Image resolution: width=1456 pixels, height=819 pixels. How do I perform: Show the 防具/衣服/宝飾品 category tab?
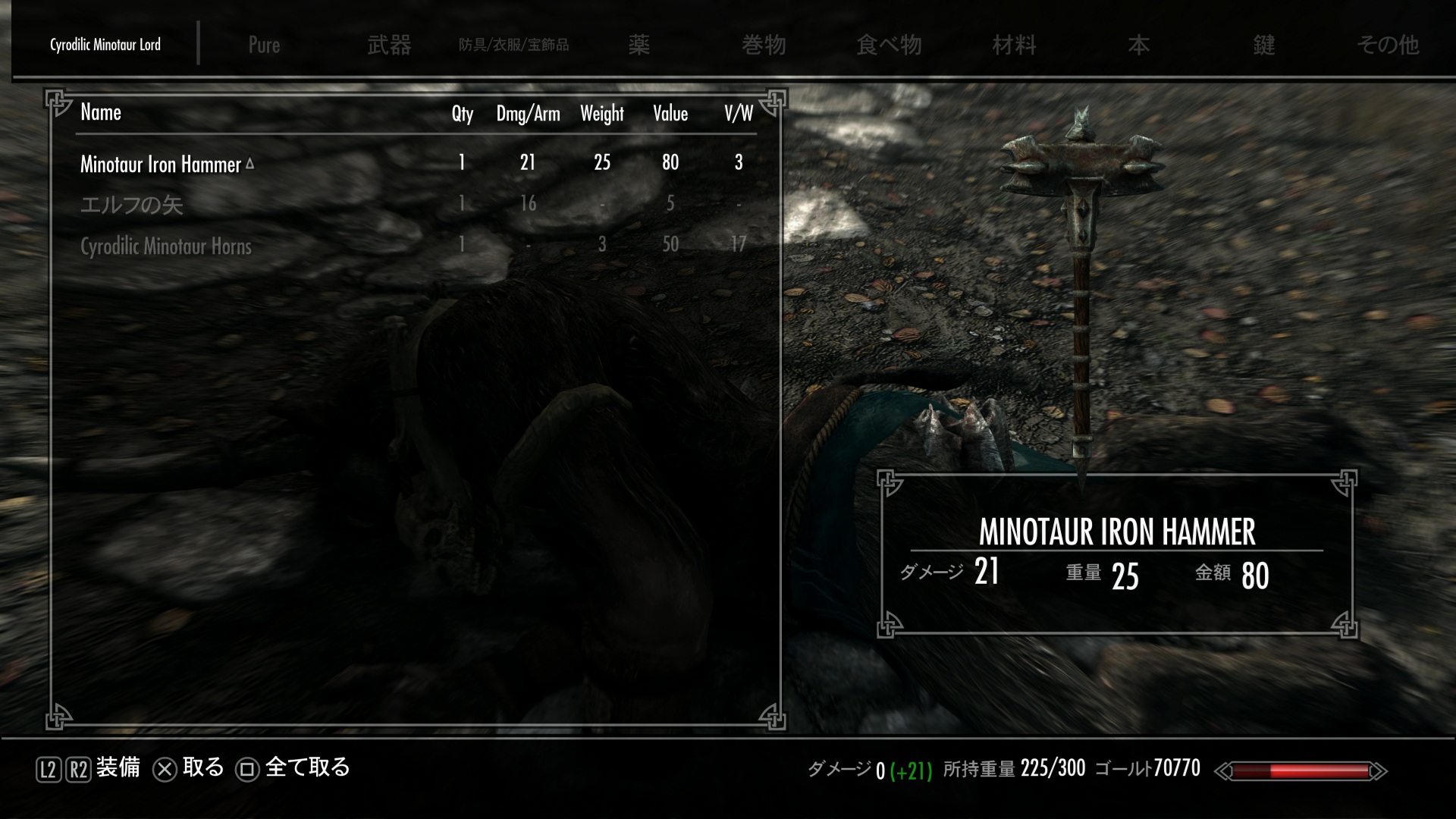click(513, 45)
